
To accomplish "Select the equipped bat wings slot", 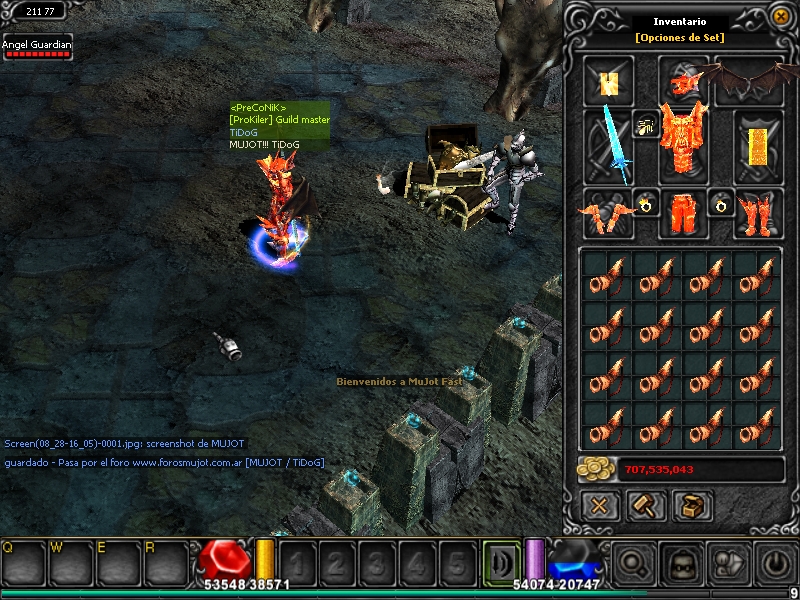I will 751,78.
